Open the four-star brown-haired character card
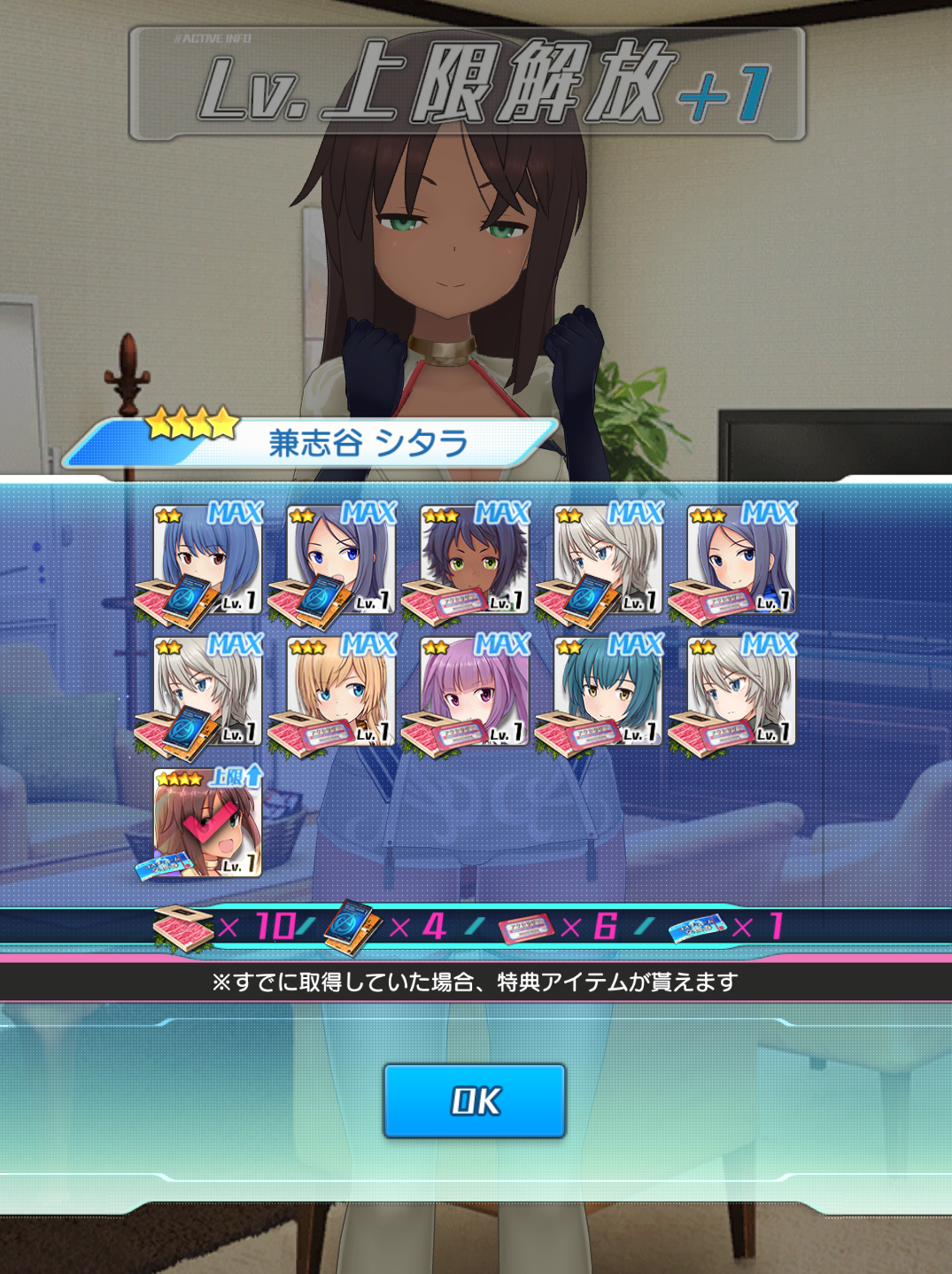Viewport: 952px width, 1274px height. point(207,823)
